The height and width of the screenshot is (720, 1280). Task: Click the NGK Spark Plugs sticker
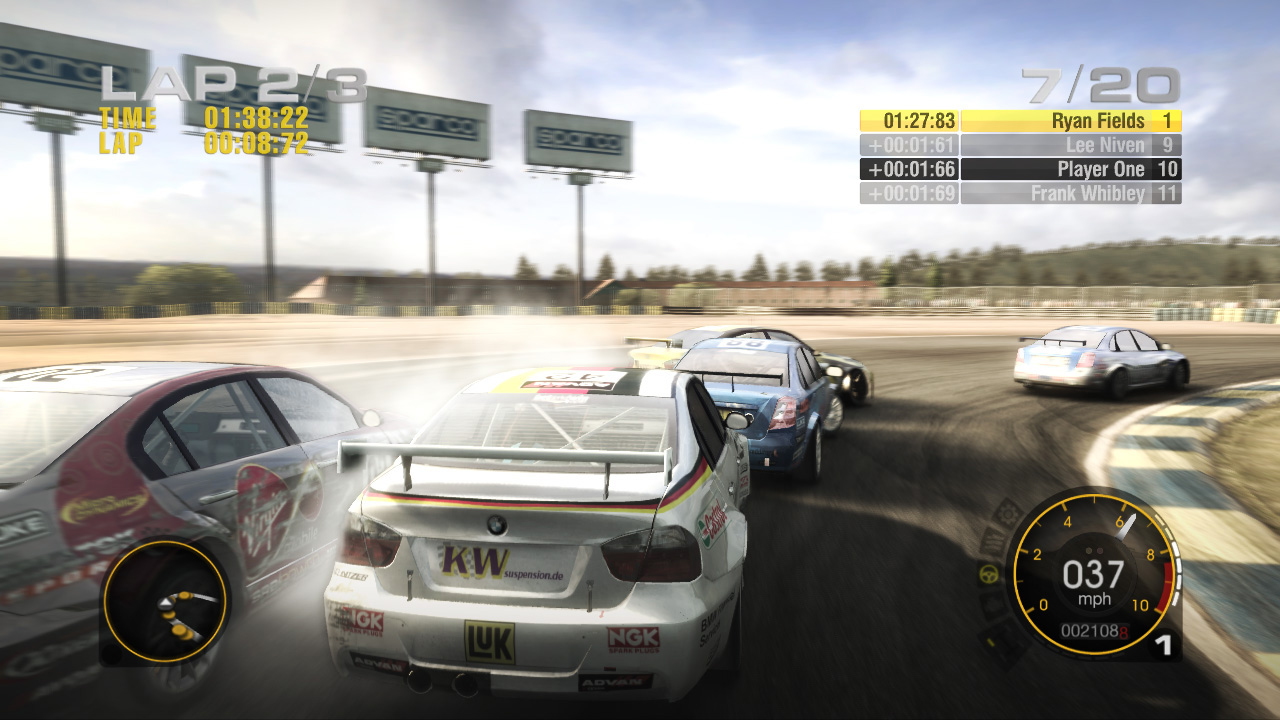634,638
